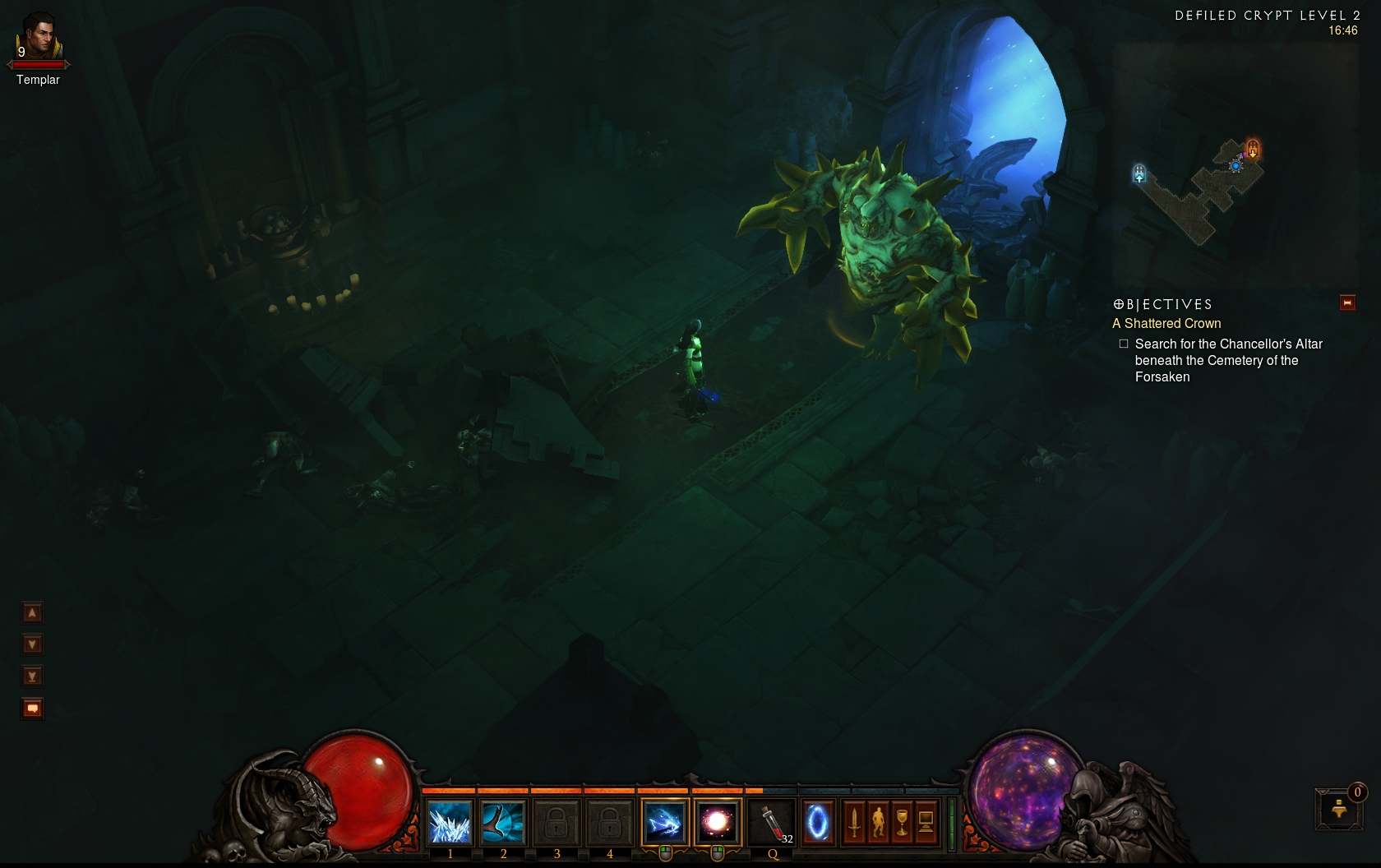Select the glowing orb secondary mouse skill
This screenshot has height=868, width=1381.
click(x=717, y=822)
